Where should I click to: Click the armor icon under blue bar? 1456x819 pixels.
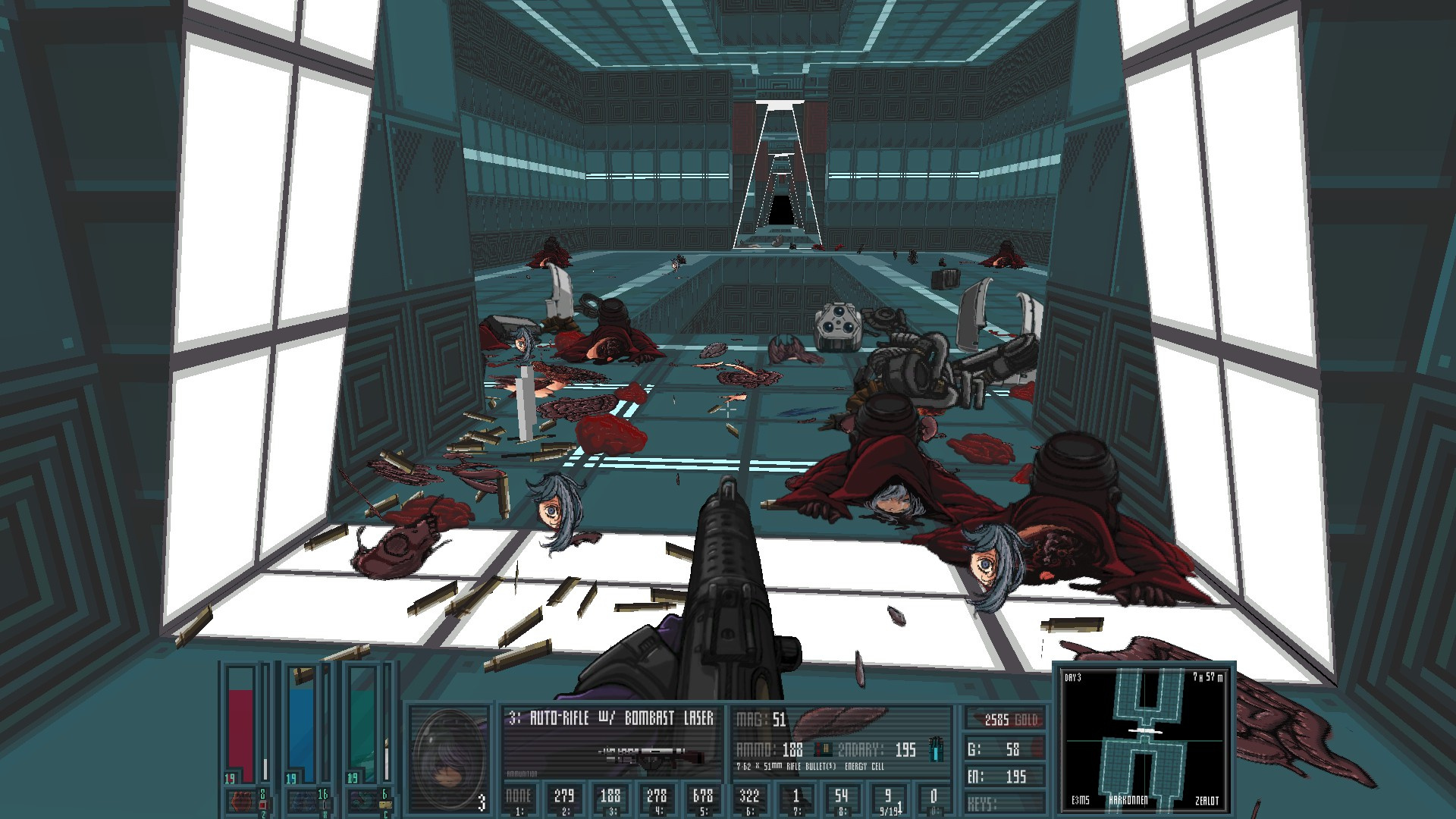coord(300,801)
